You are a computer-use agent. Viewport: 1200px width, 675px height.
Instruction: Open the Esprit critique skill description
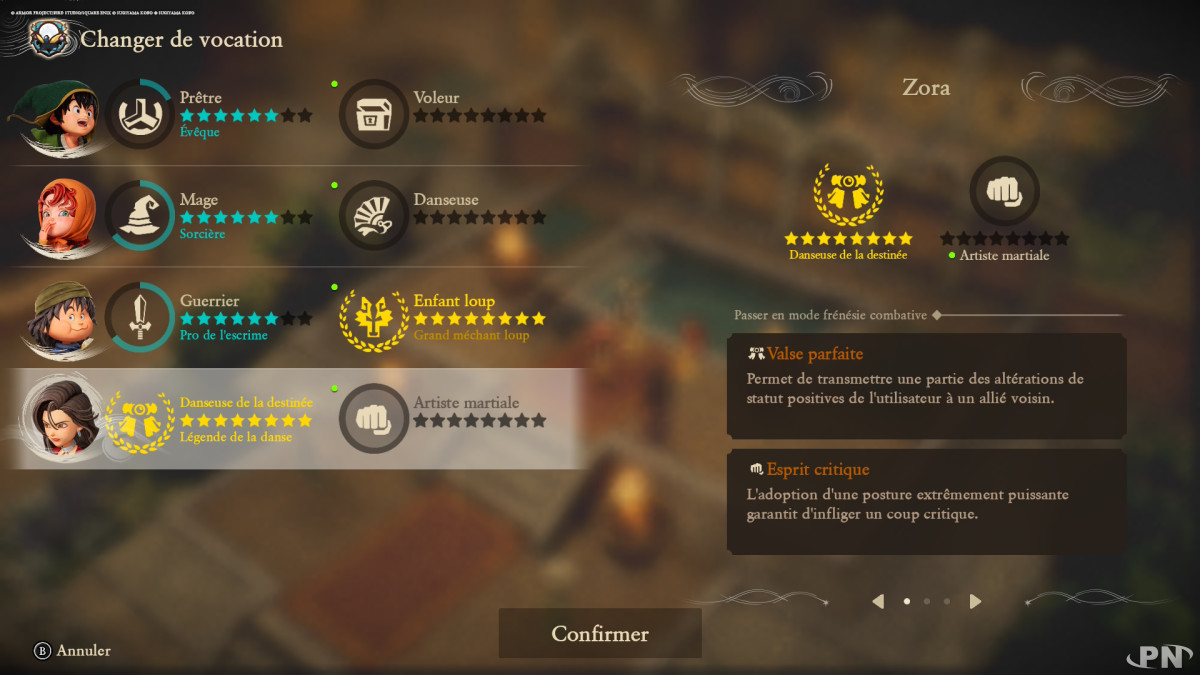[x=926, y=500]
